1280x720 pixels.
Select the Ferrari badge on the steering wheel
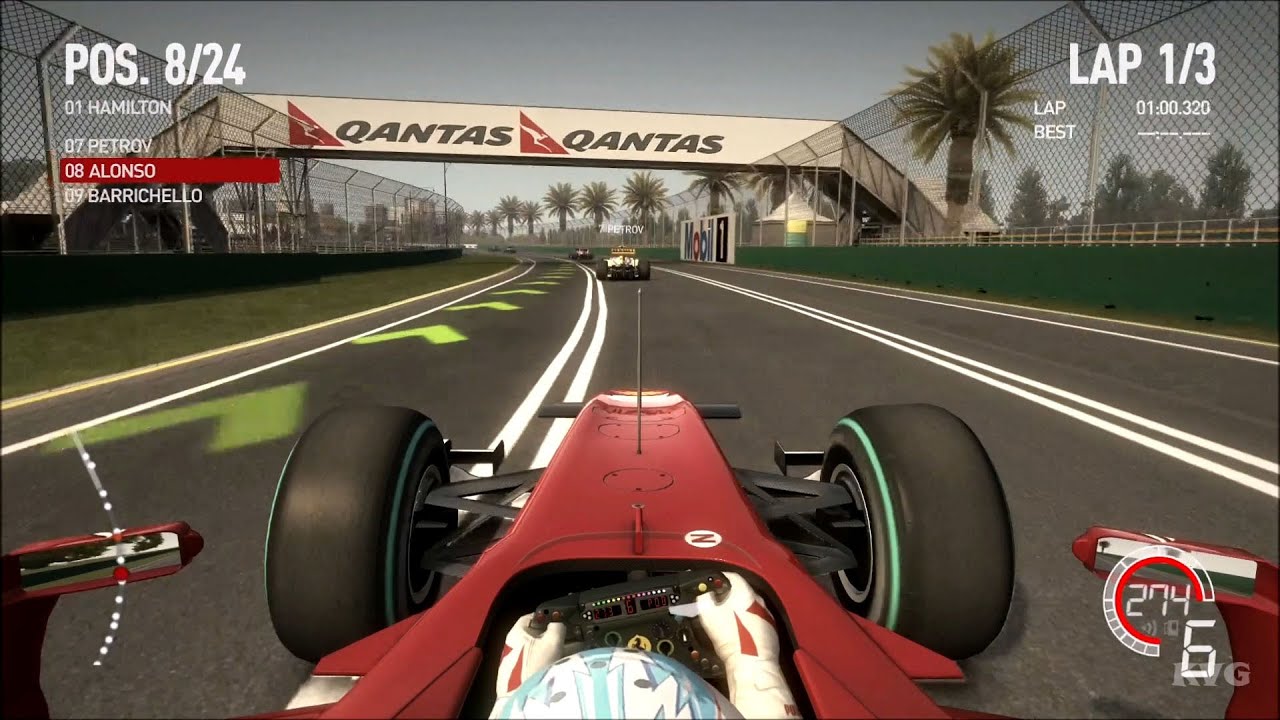(638, 643)
